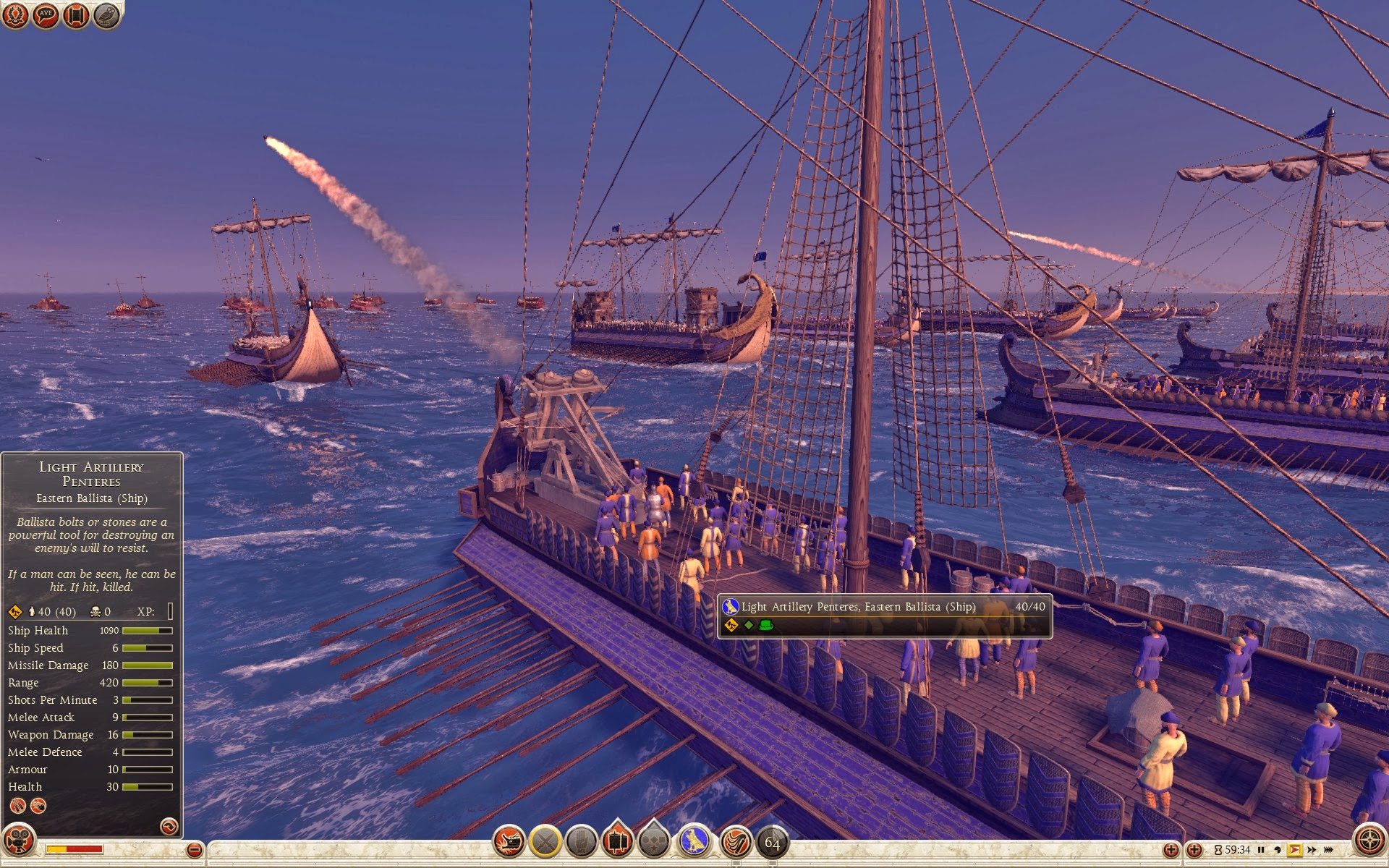Collapse panel with the red minus button
Viewport: 1389px width, 868px height.
(194, 851)
